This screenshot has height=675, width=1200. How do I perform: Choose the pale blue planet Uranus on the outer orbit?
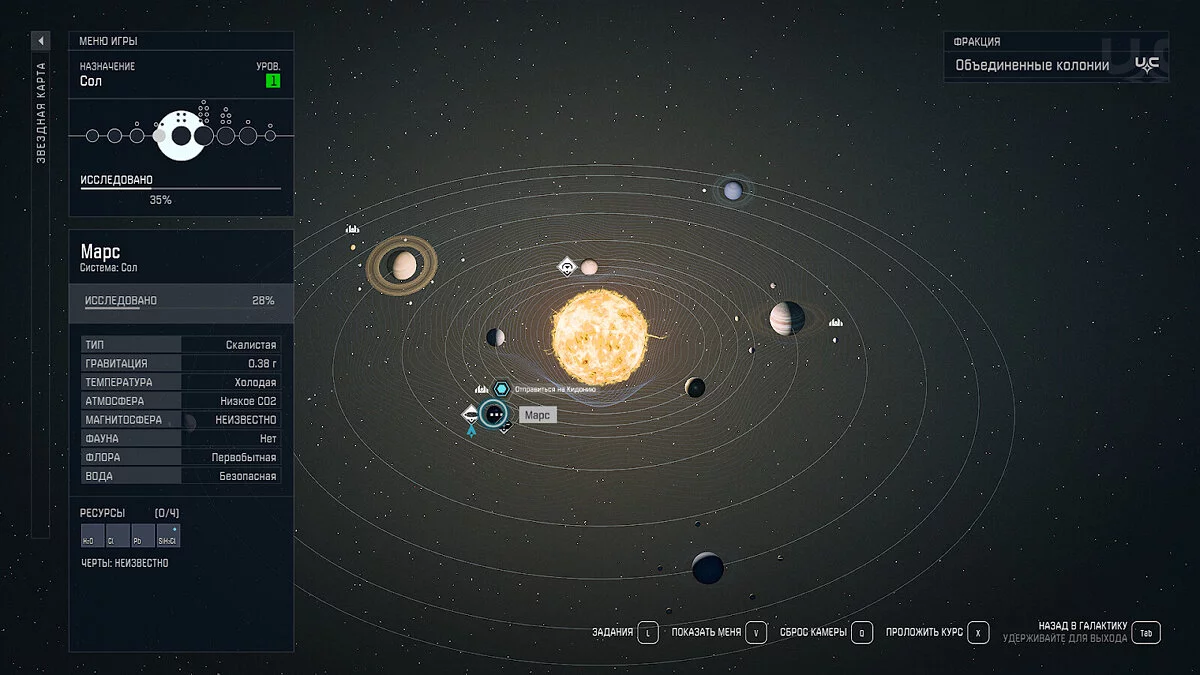click(x=733, y=189)
